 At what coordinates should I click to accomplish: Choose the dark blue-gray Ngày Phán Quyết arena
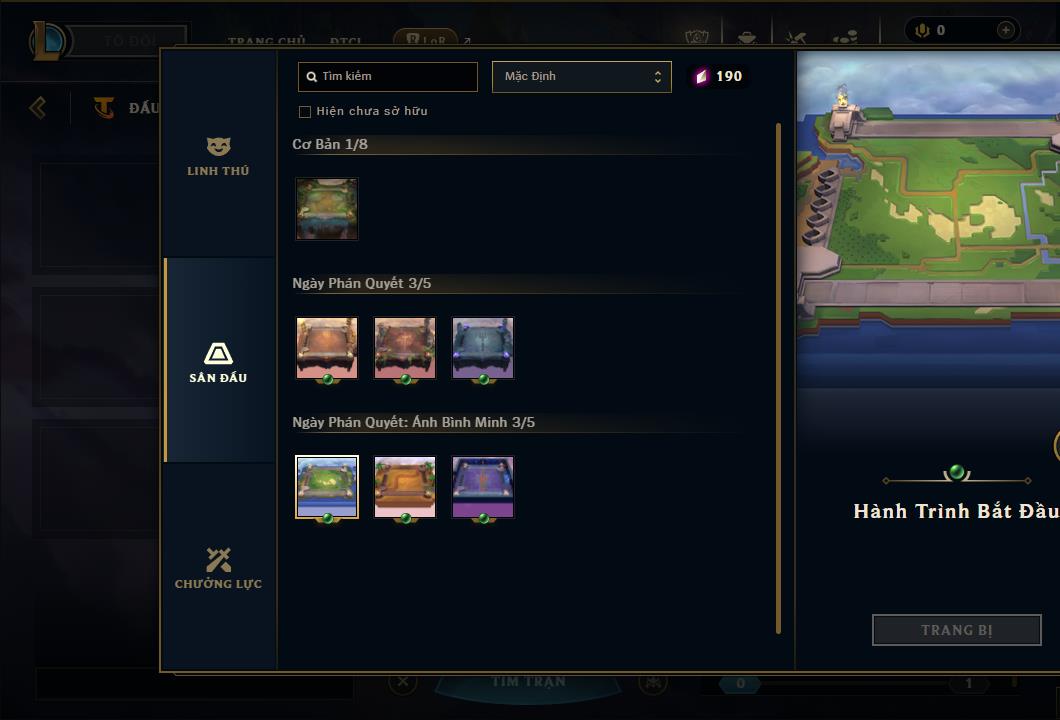[482, 348]
